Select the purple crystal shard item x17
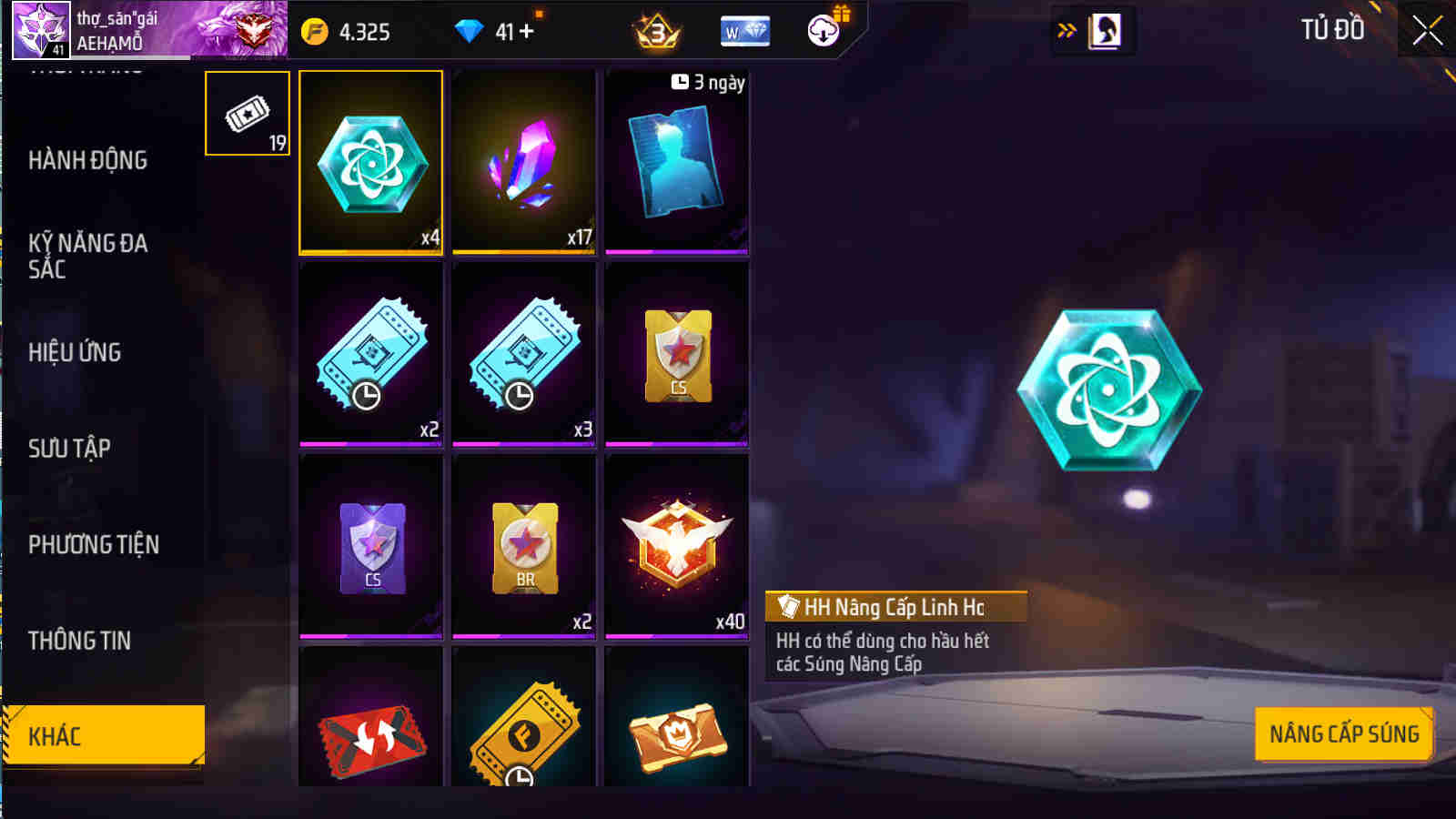This screenshot has height=819, width=1456. pyautogui.click(x=523, y=164)
